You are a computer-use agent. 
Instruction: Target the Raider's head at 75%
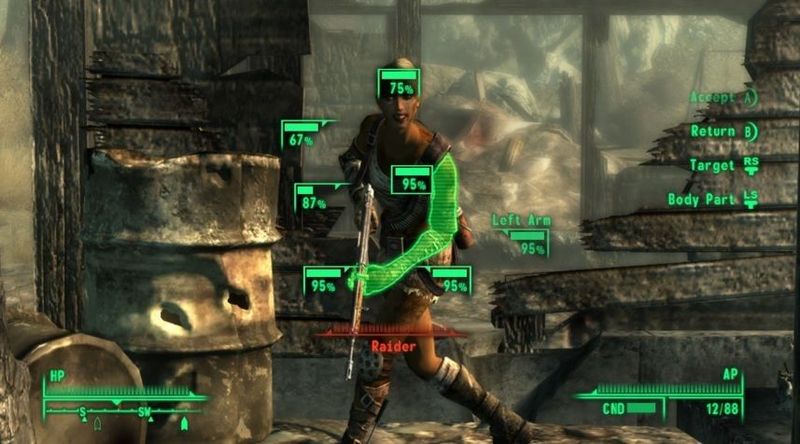click(x=400, y=86)
